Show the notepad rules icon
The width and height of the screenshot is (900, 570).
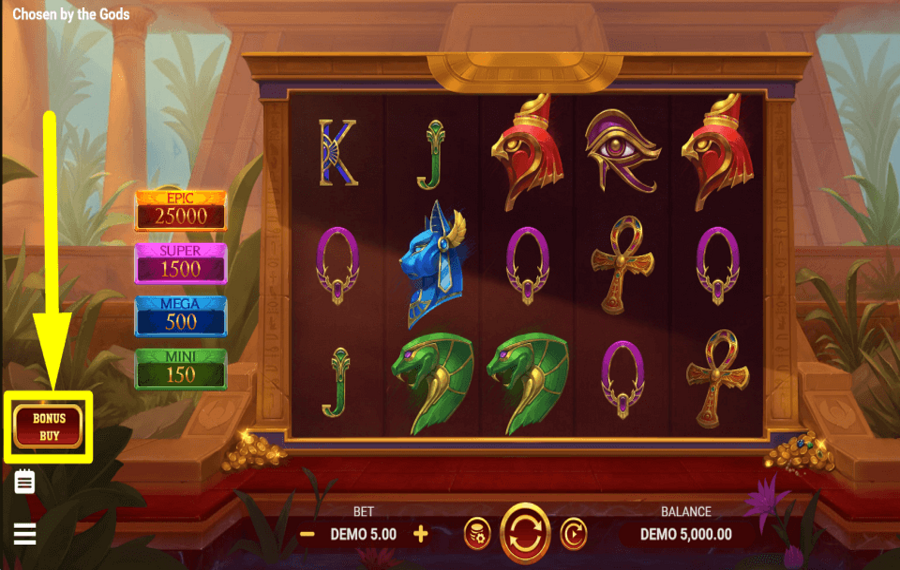pyautogui.click(x=25, y=483)
